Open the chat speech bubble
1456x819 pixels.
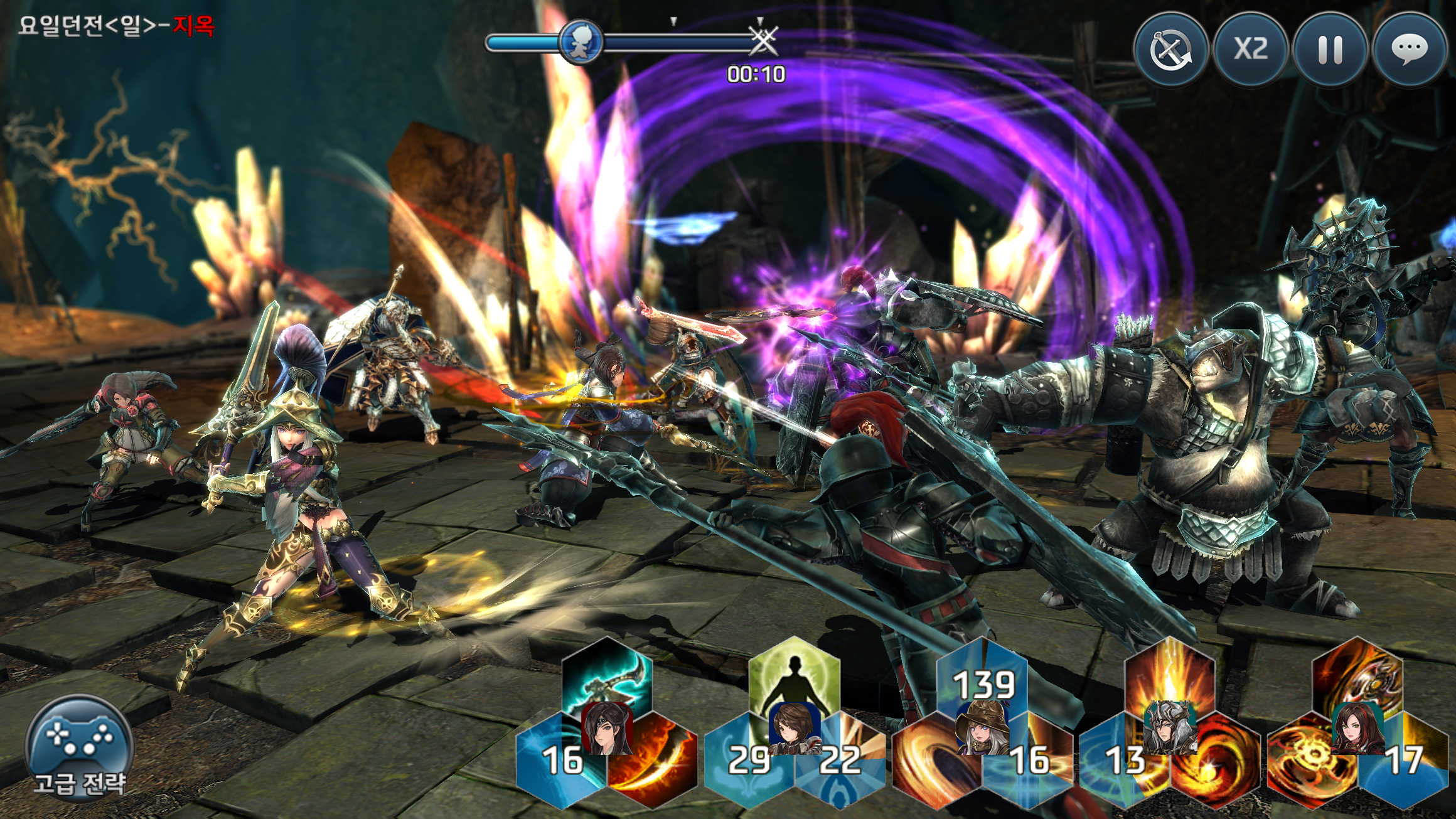[1410, 50]
